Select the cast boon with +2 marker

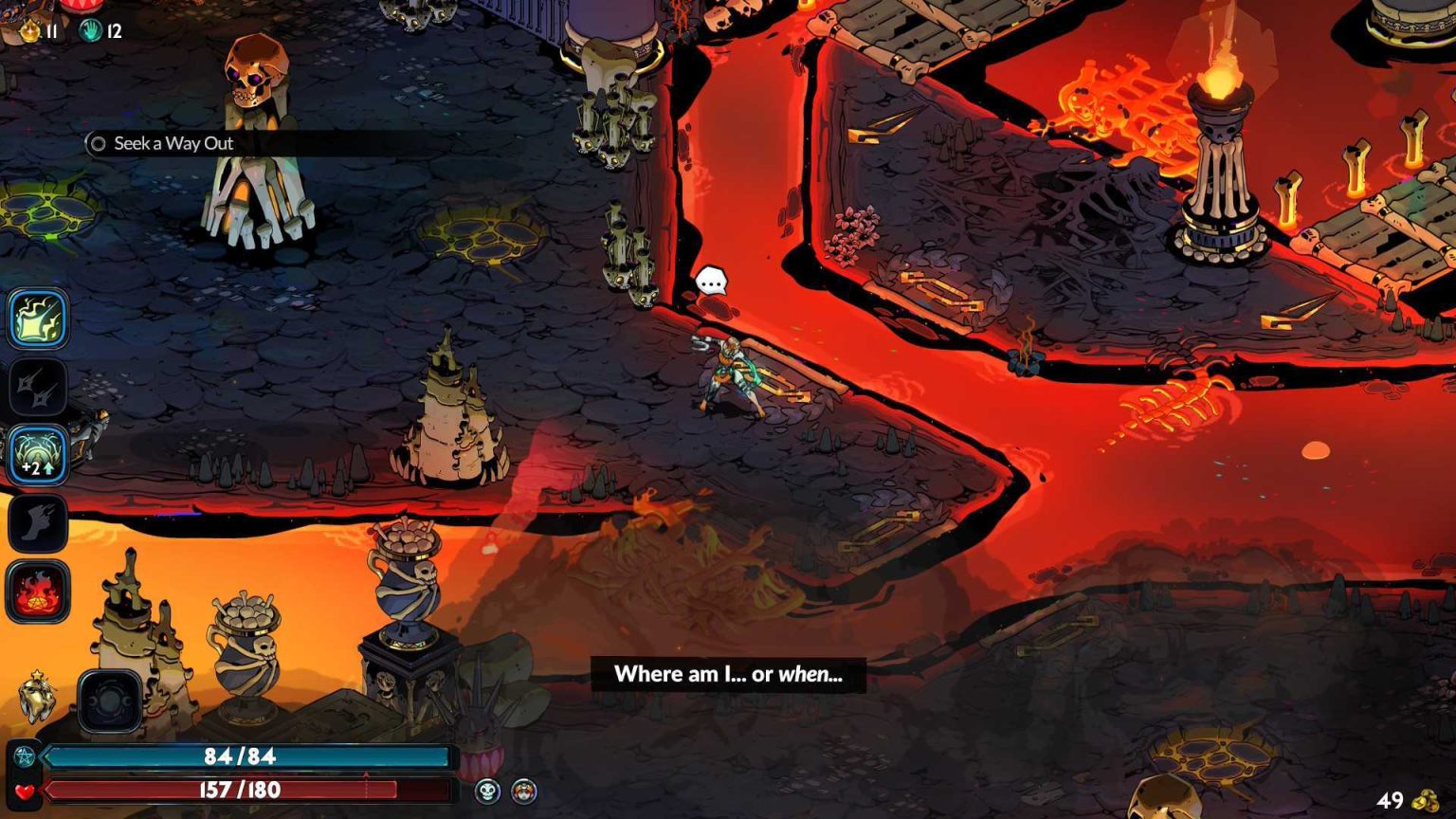tap(38, 455)
